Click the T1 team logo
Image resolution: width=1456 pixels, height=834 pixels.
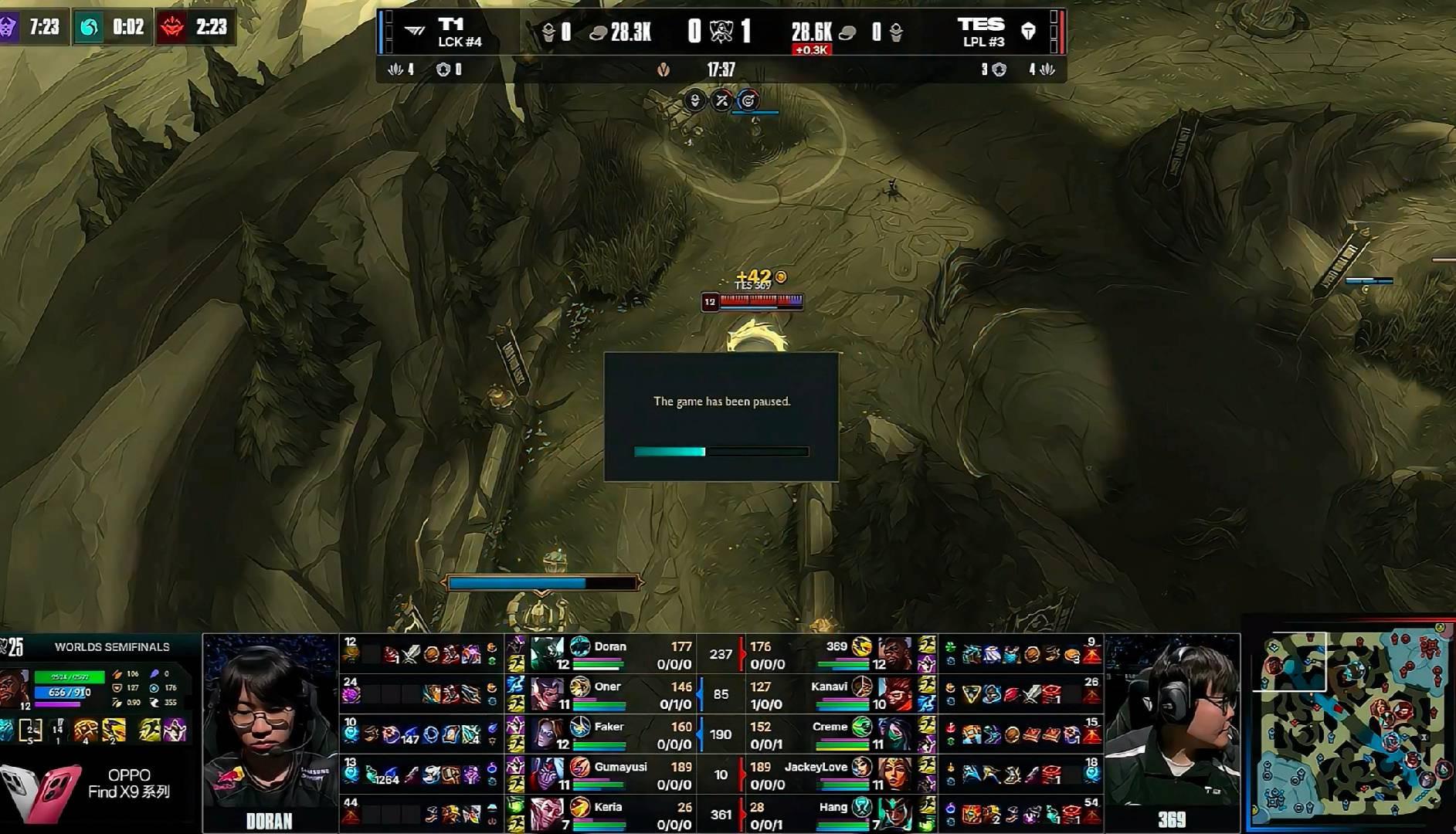(x=414, y=32)
